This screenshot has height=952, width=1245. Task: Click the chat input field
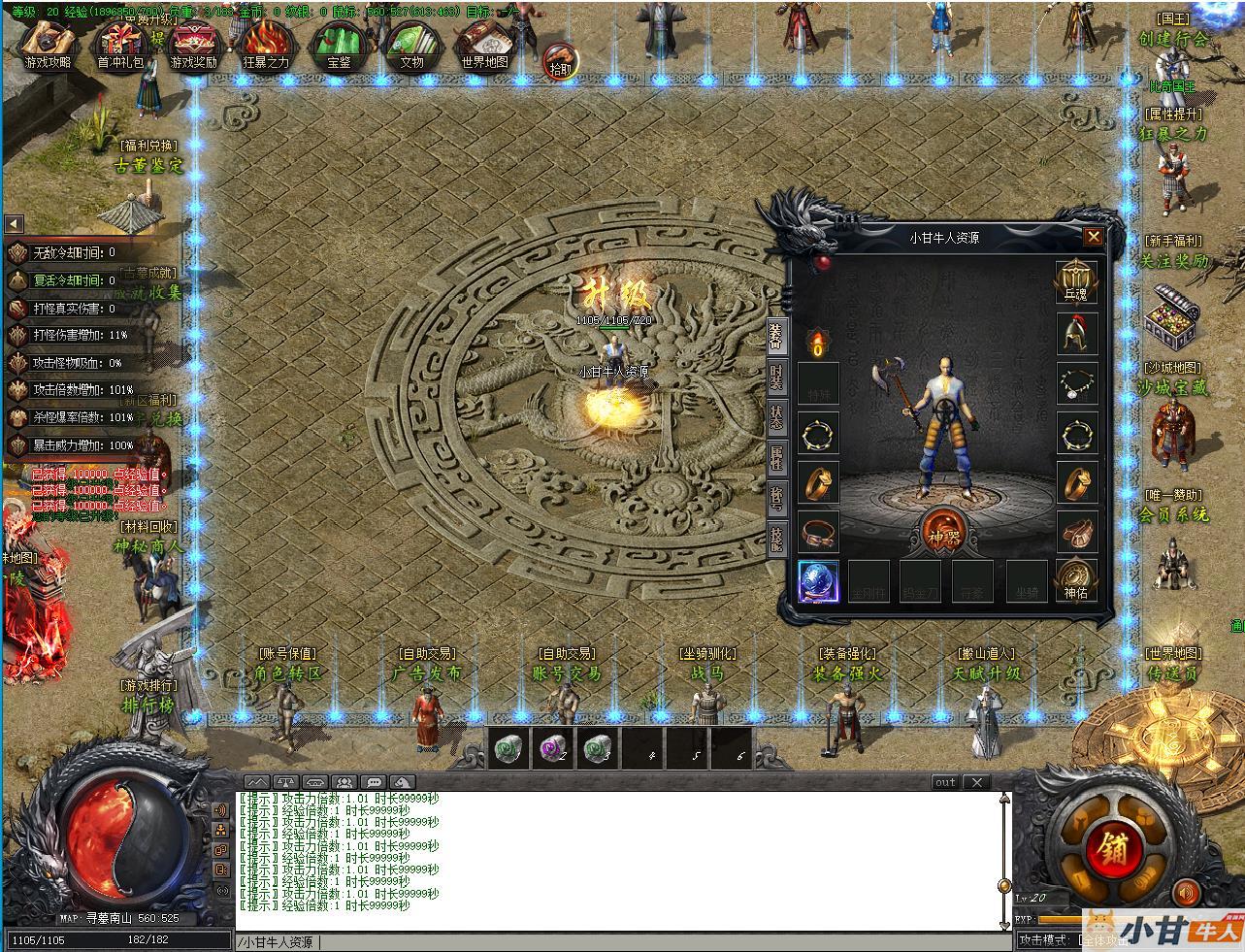(x=621, y=942)
